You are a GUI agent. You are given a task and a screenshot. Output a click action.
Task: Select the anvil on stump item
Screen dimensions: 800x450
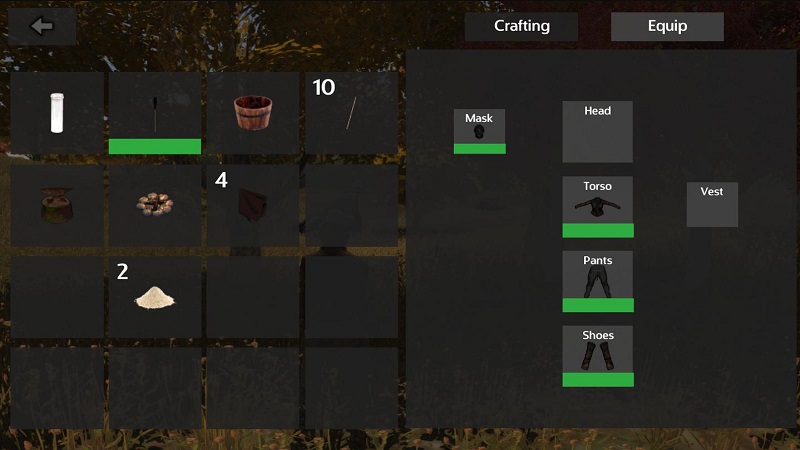(57, 204)
